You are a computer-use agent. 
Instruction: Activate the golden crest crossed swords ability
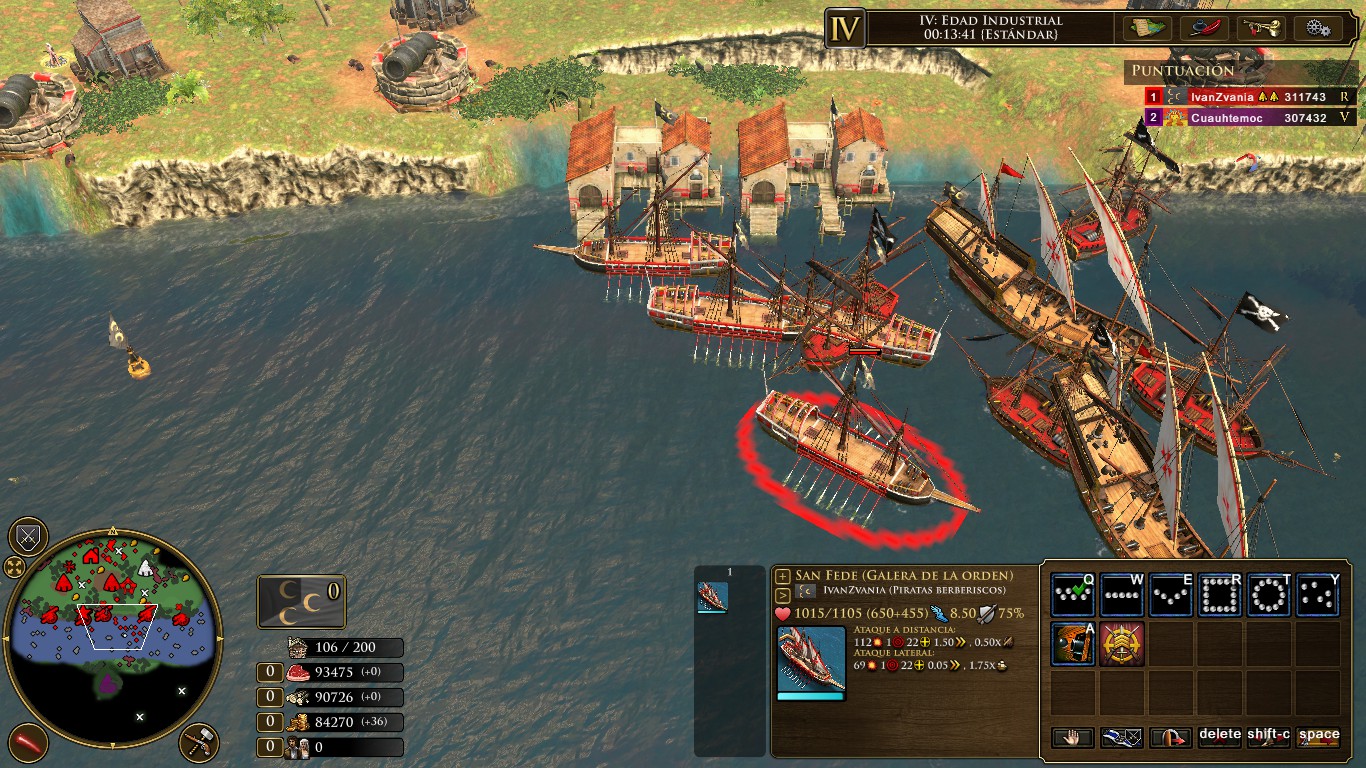tap(1121, 644)
